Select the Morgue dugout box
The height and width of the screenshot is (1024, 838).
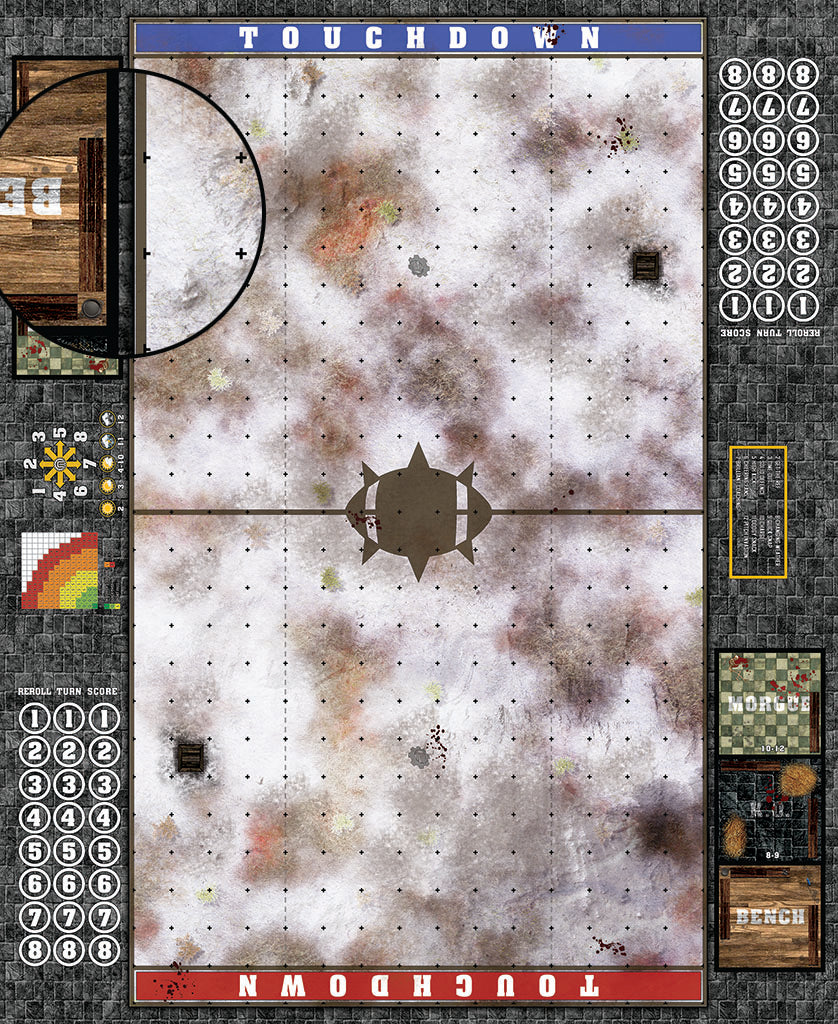click(x=768, y=702)
